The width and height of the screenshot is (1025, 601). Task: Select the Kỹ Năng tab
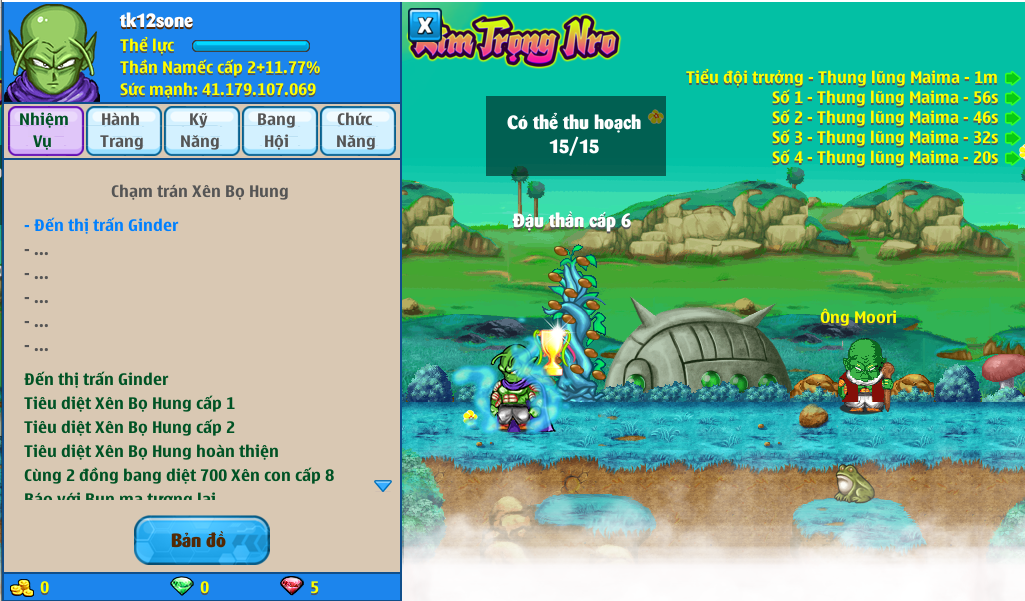point(199,131)
